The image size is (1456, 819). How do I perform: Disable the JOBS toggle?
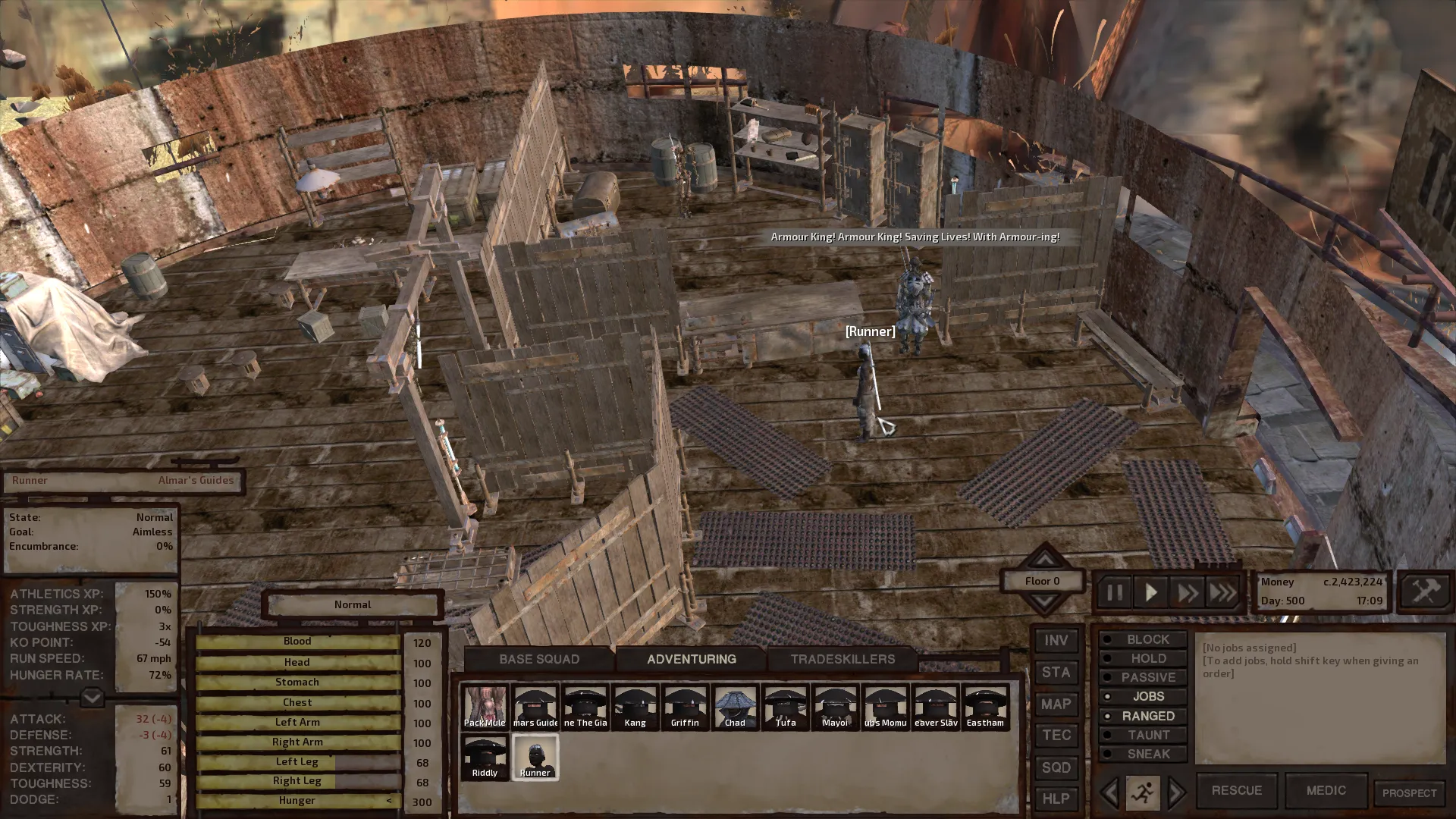tap(1144, 696)
